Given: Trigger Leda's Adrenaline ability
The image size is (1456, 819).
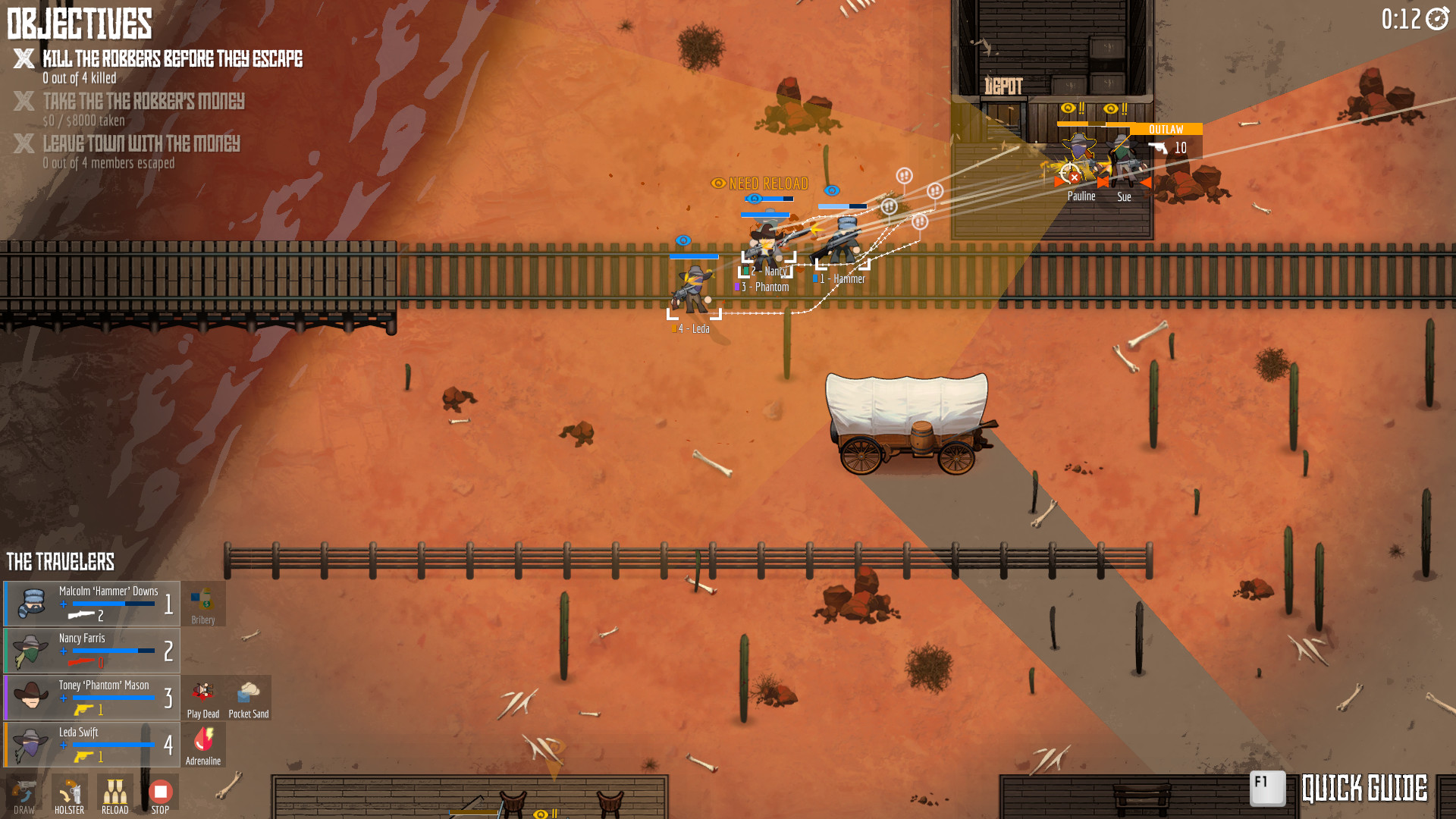Looking at the screenshot, I should point(202,739).
